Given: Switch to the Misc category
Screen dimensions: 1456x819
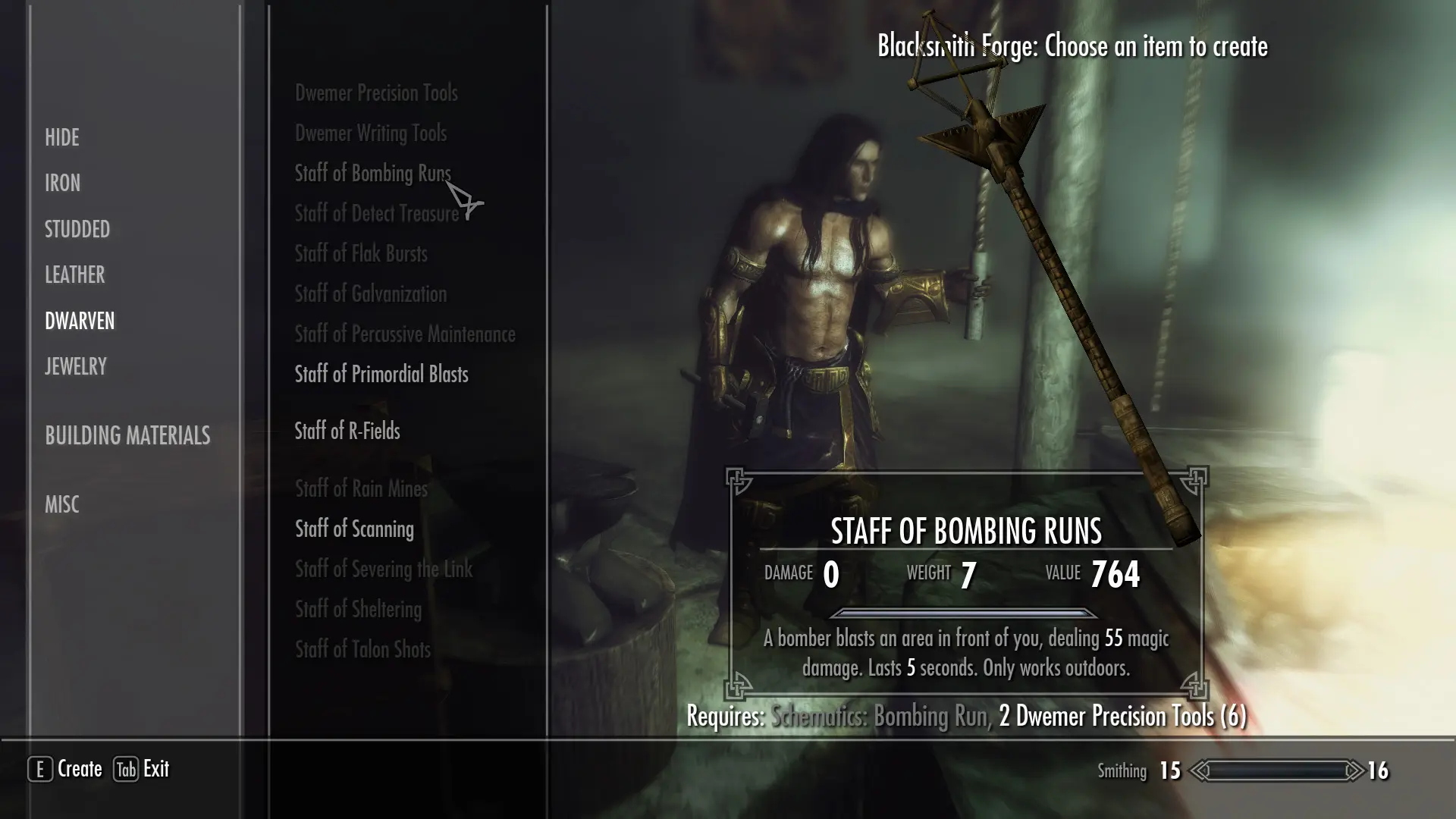Looking at the screenshot, I should (61, 504).
